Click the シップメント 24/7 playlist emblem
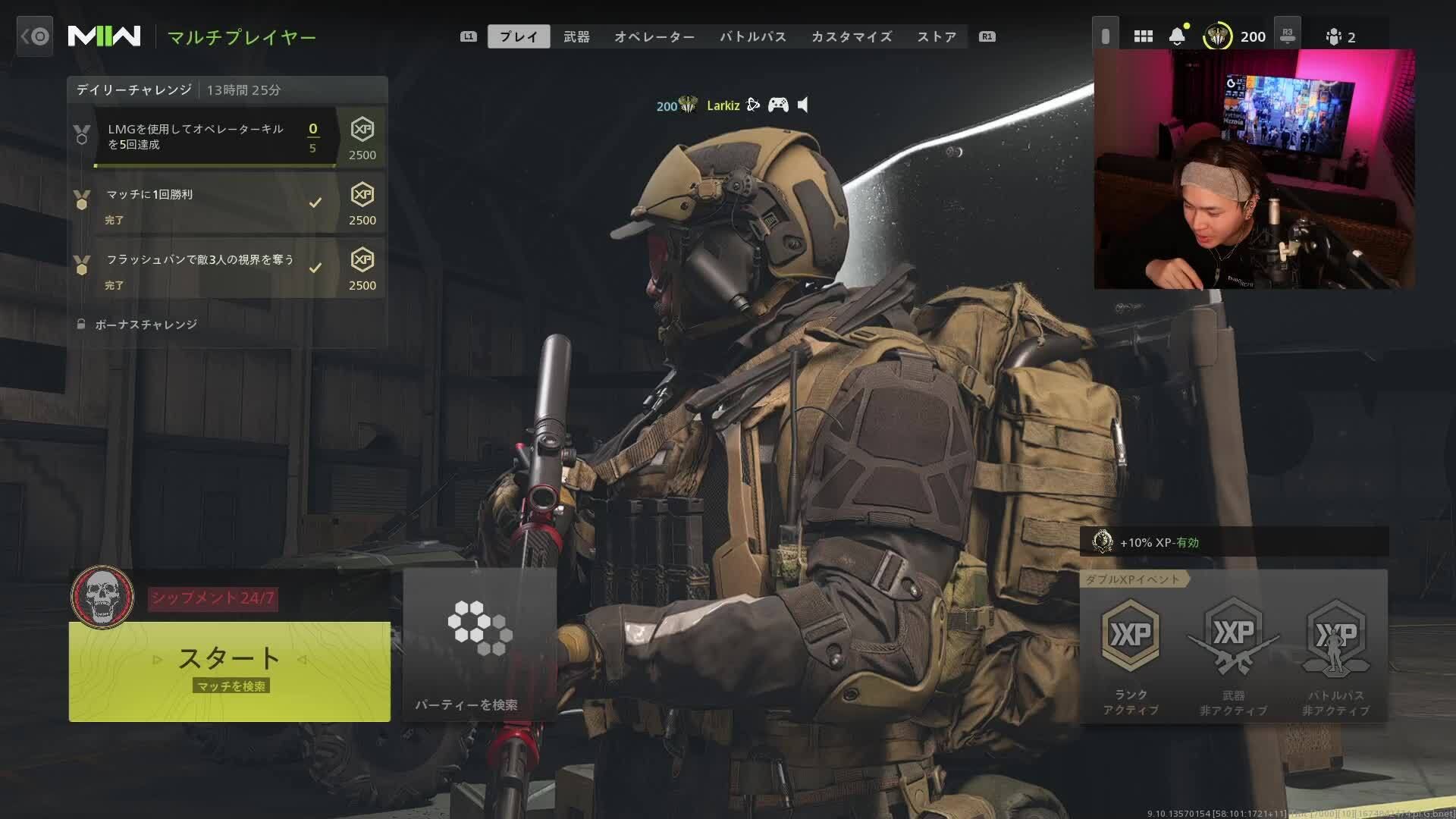The image size is (1456, 819). 102,596
